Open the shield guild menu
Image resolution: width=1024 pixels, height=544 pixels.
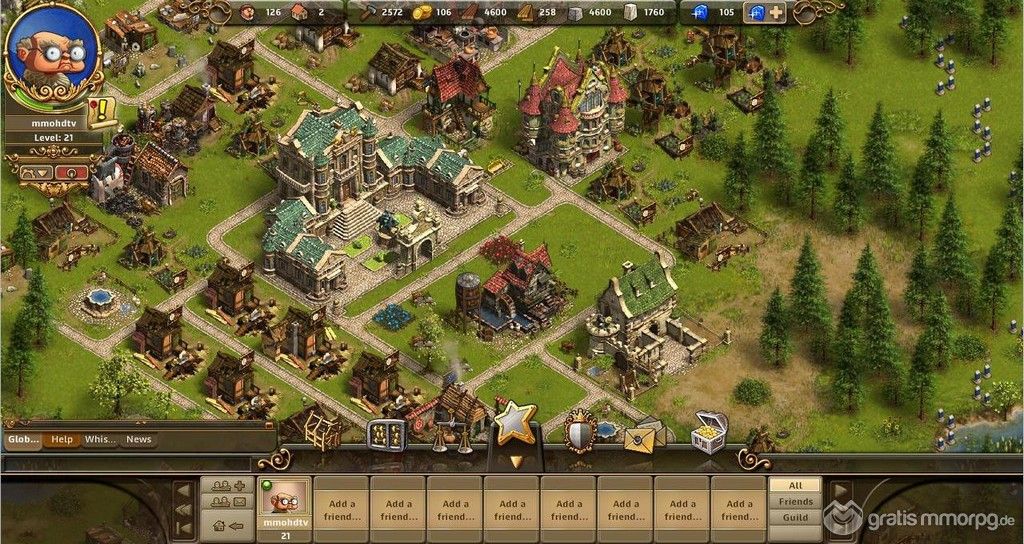[x=580, y=431]
